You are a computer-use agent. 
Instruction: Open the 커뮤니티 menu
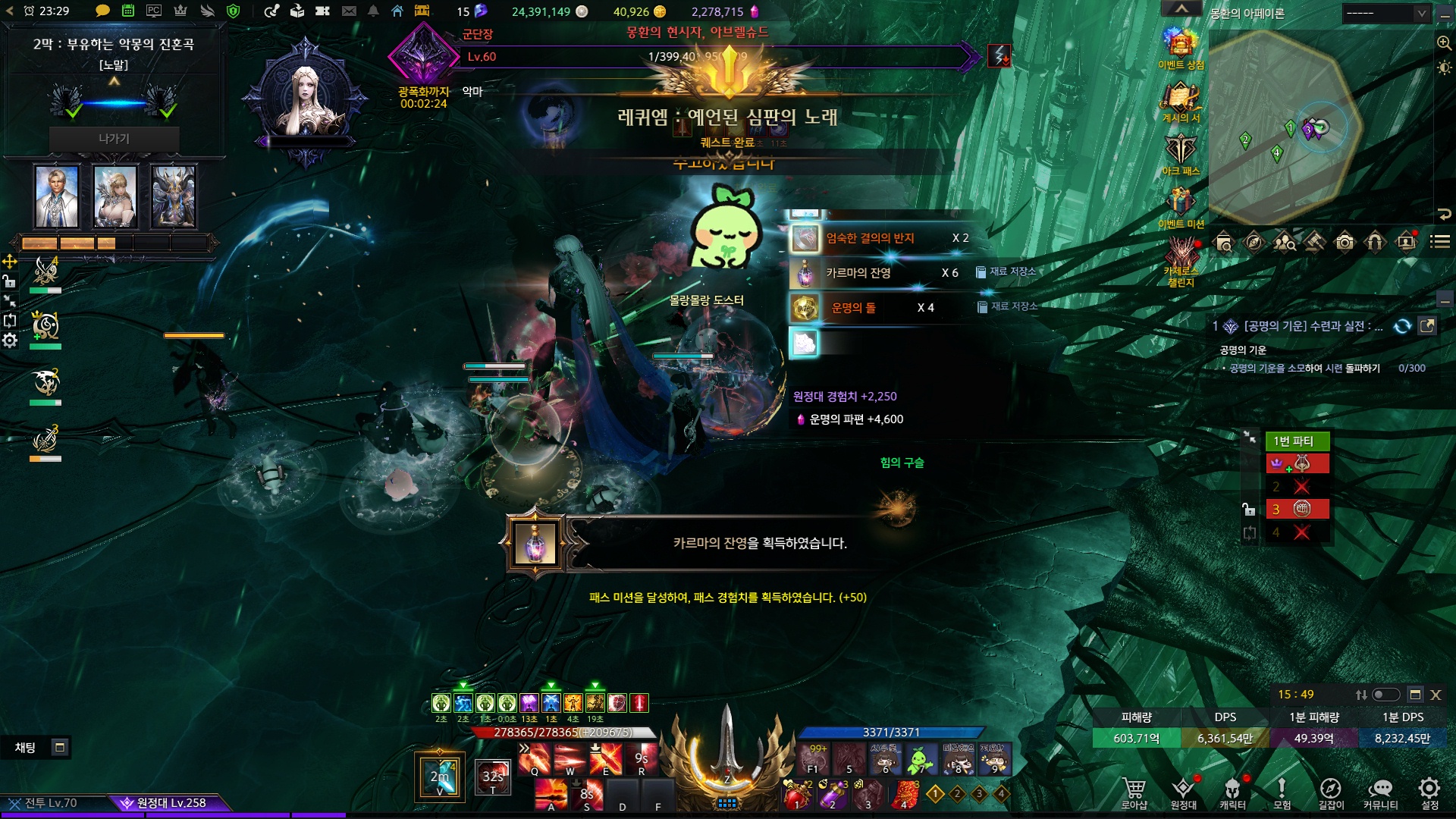point(1380,789)
